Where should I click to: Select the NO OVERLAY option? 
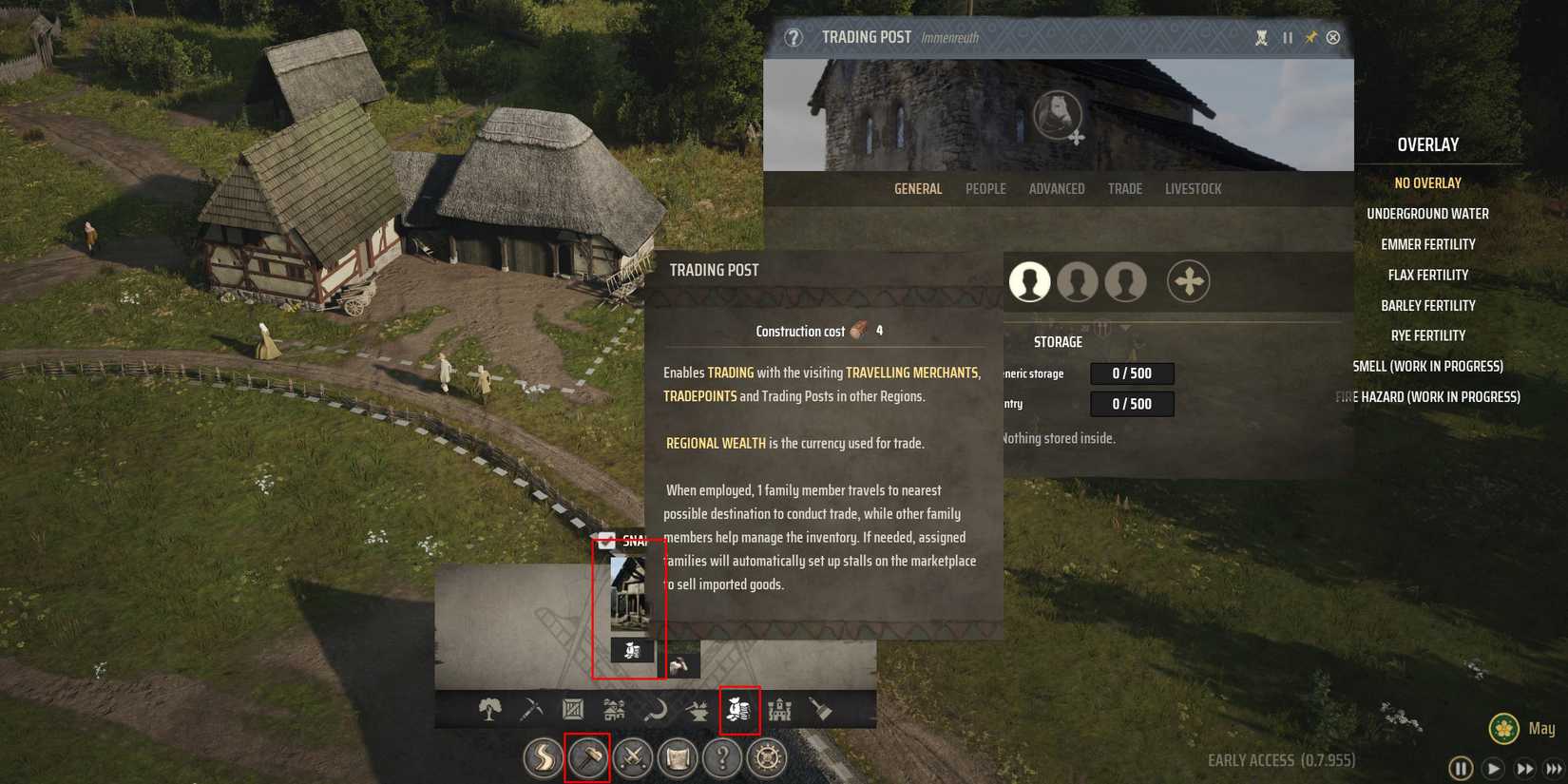pos(1428,182)
